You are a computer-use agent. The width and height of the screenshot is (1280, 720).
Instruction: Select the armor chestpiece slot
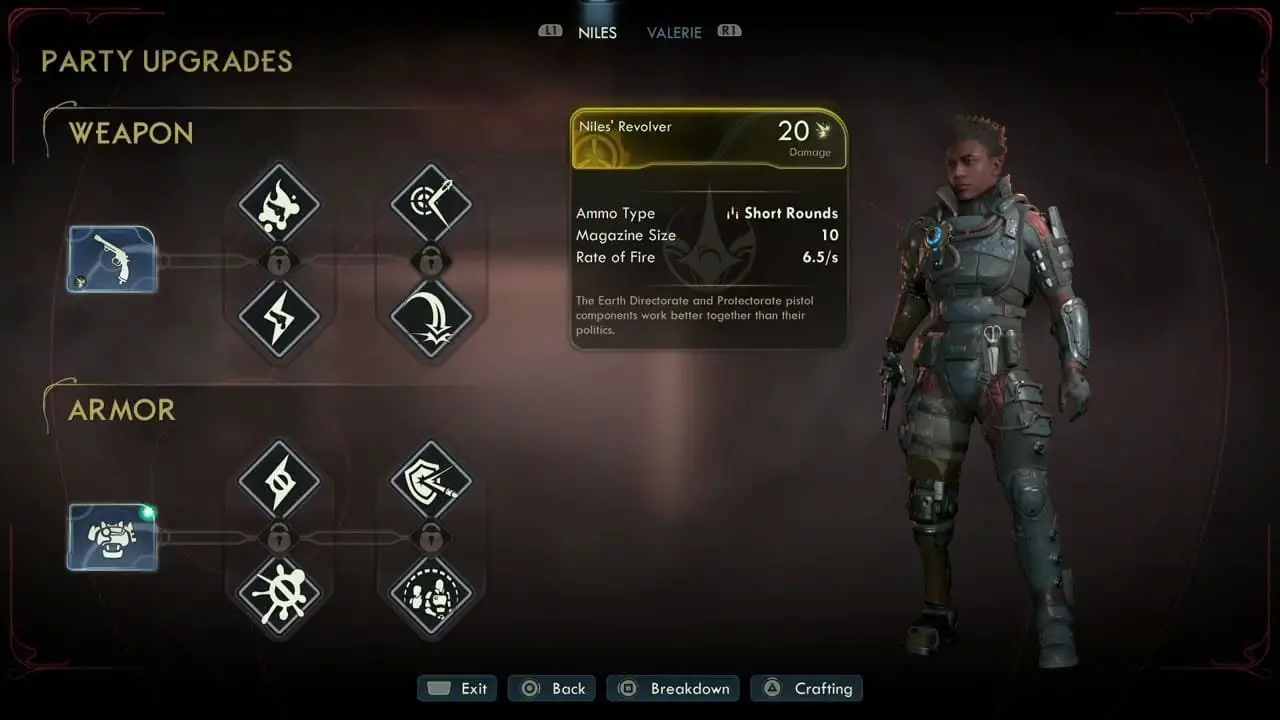pyautogui.click(x=112, y=537)
